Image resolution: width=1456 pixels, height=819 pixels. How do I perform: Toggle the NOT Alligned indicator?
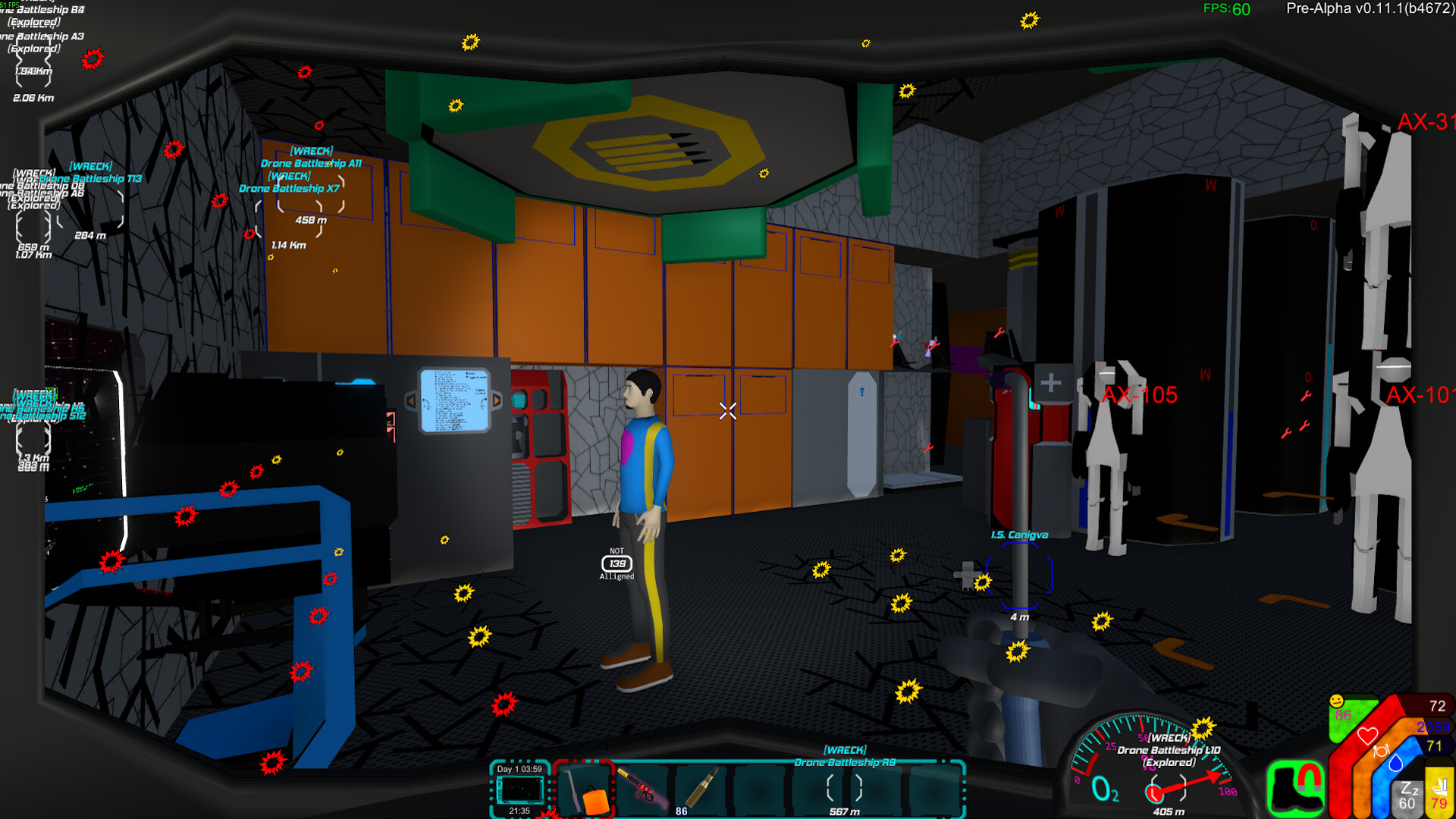click(617, 565)
